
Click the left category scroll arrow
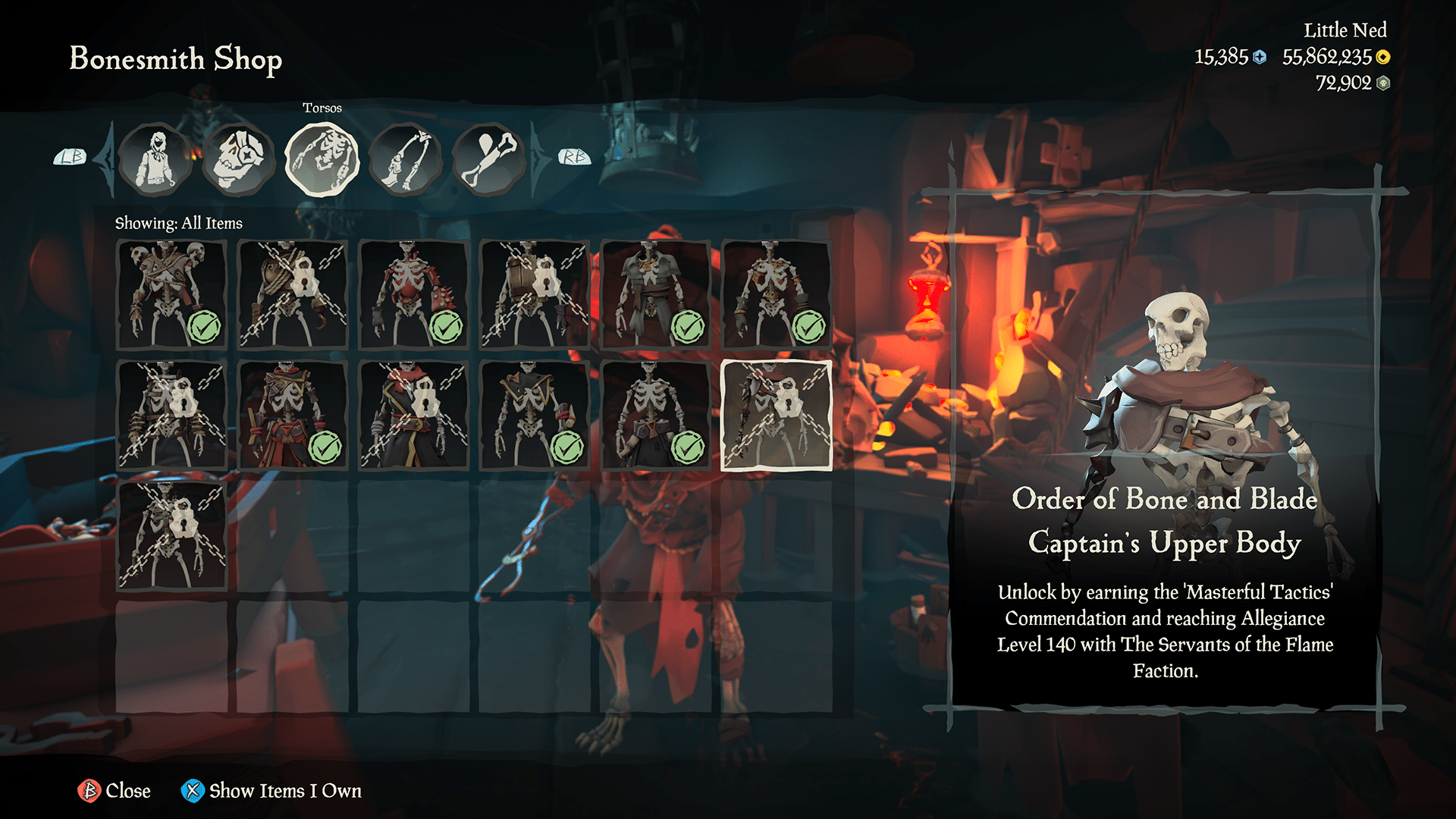[104, 157]
